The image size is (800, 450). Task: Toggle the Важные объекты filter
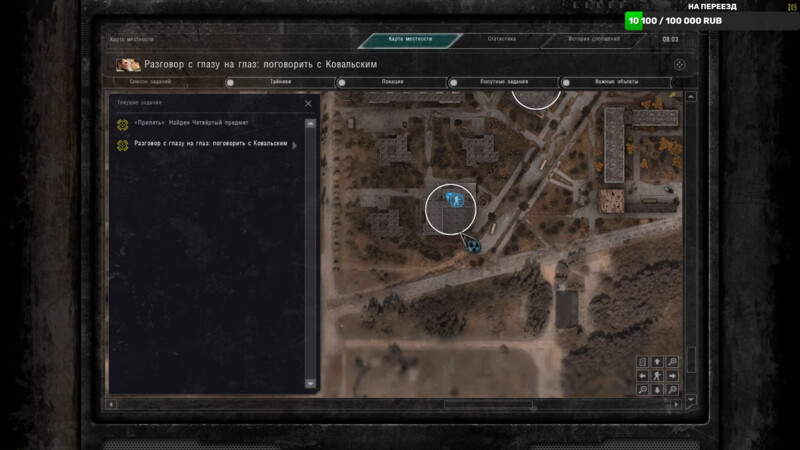click(616, 82)
